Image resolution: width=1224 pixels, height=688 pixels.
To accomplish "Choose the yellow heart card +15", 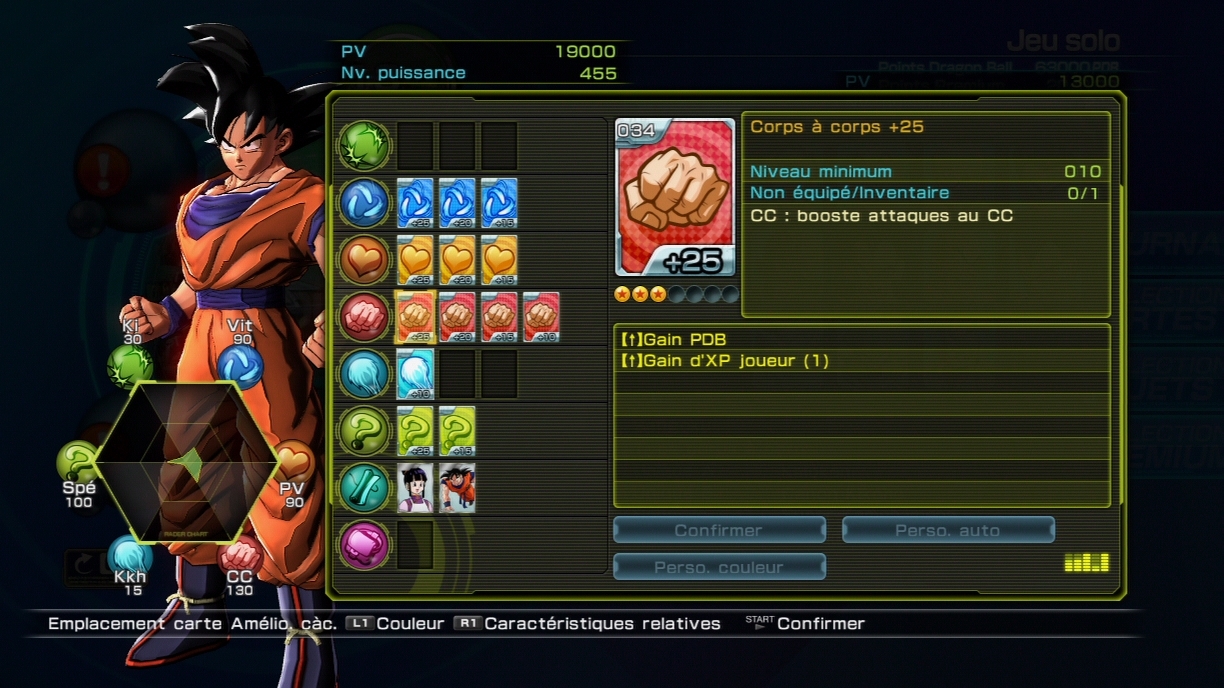I will 499,260.
